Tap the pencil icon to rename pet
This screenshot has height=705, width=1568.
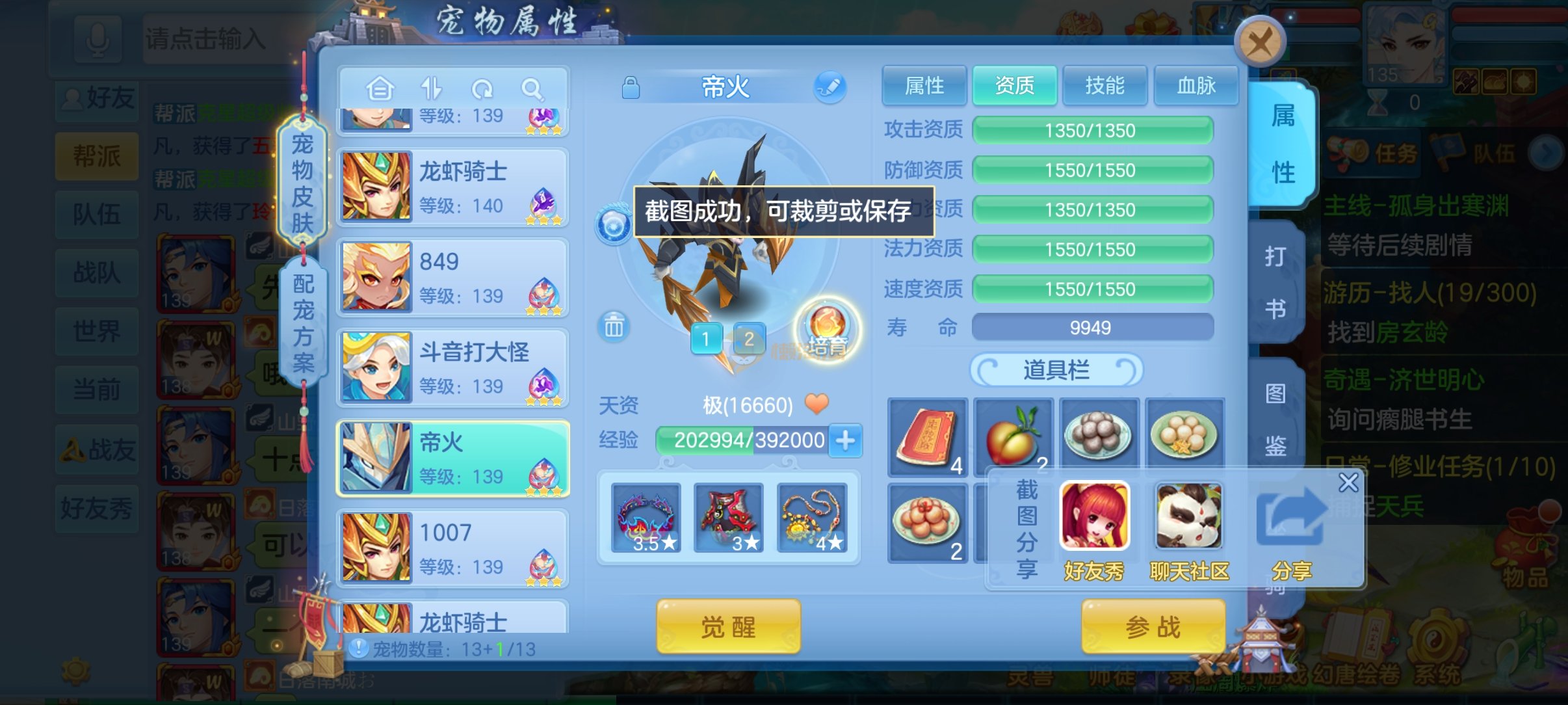[x=830, y=87]
